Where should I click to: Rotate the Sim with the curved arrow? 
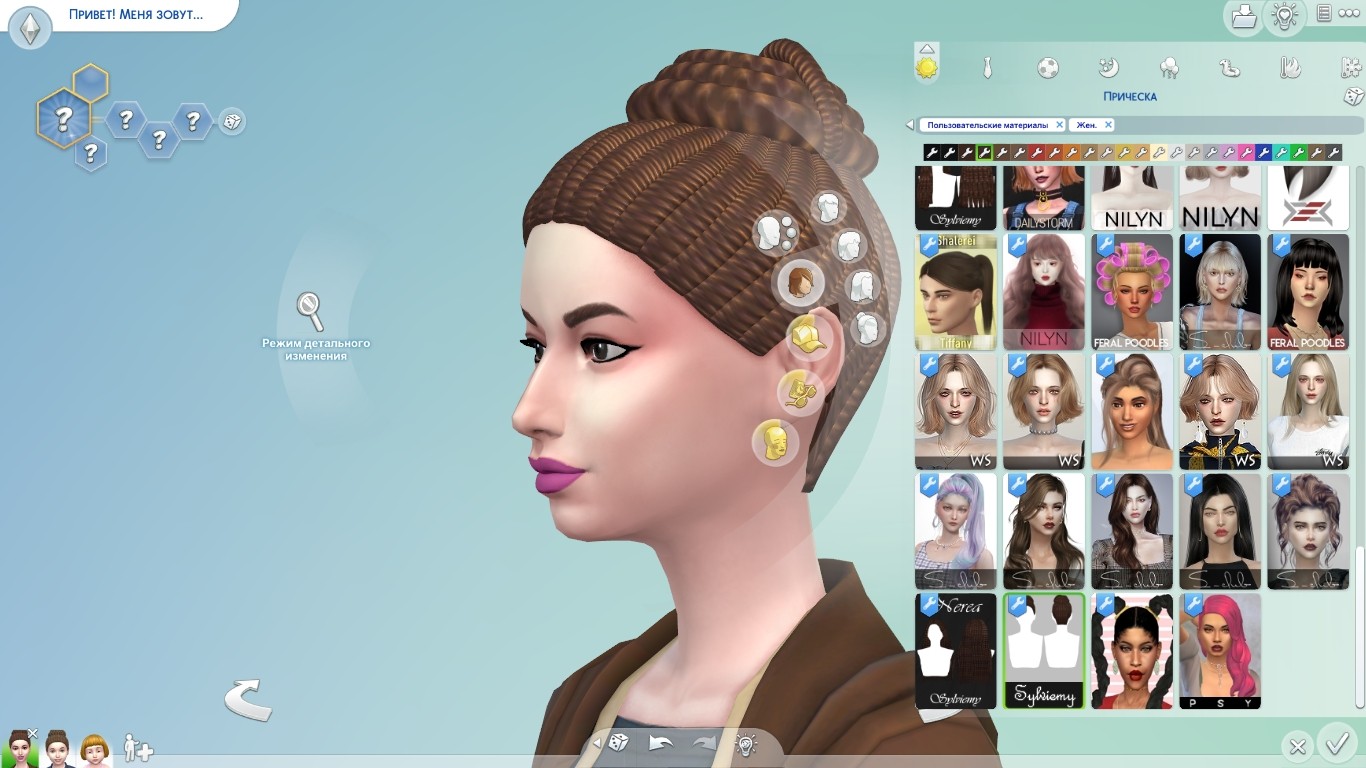tap(247, 699)
